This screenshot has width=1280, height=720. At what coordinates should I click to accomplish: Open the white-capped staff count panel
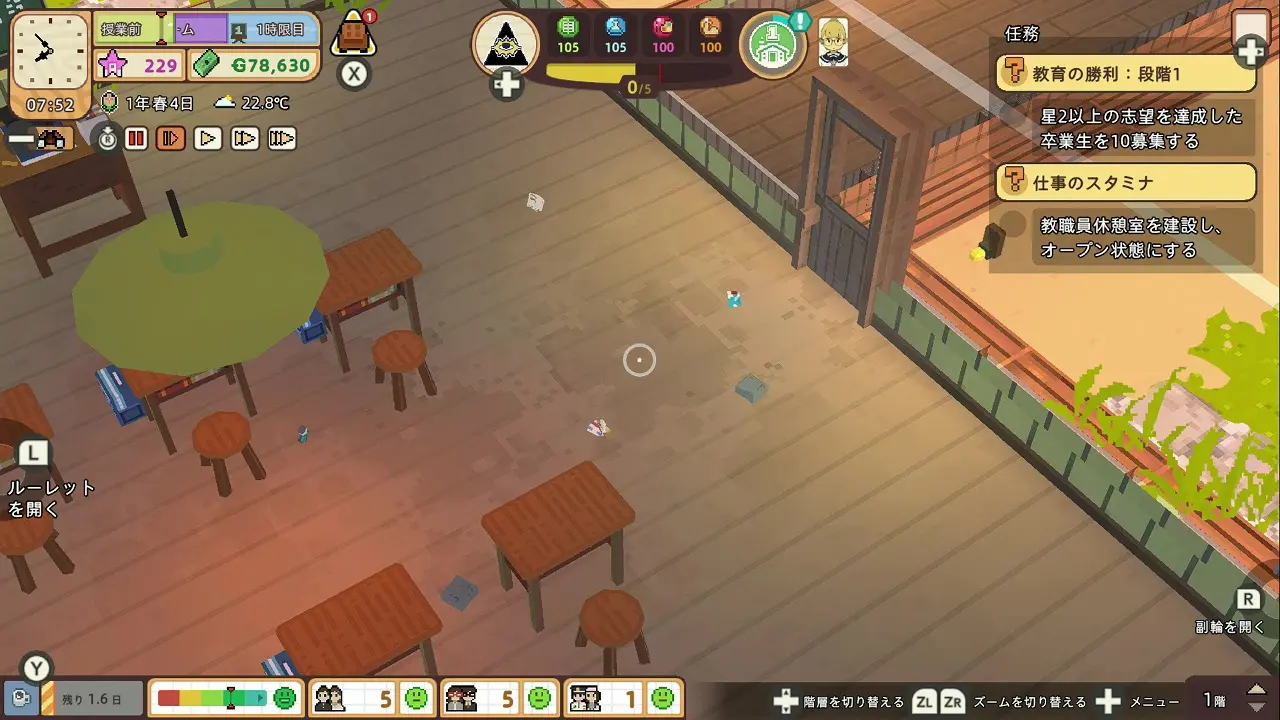tap(624, 698)
